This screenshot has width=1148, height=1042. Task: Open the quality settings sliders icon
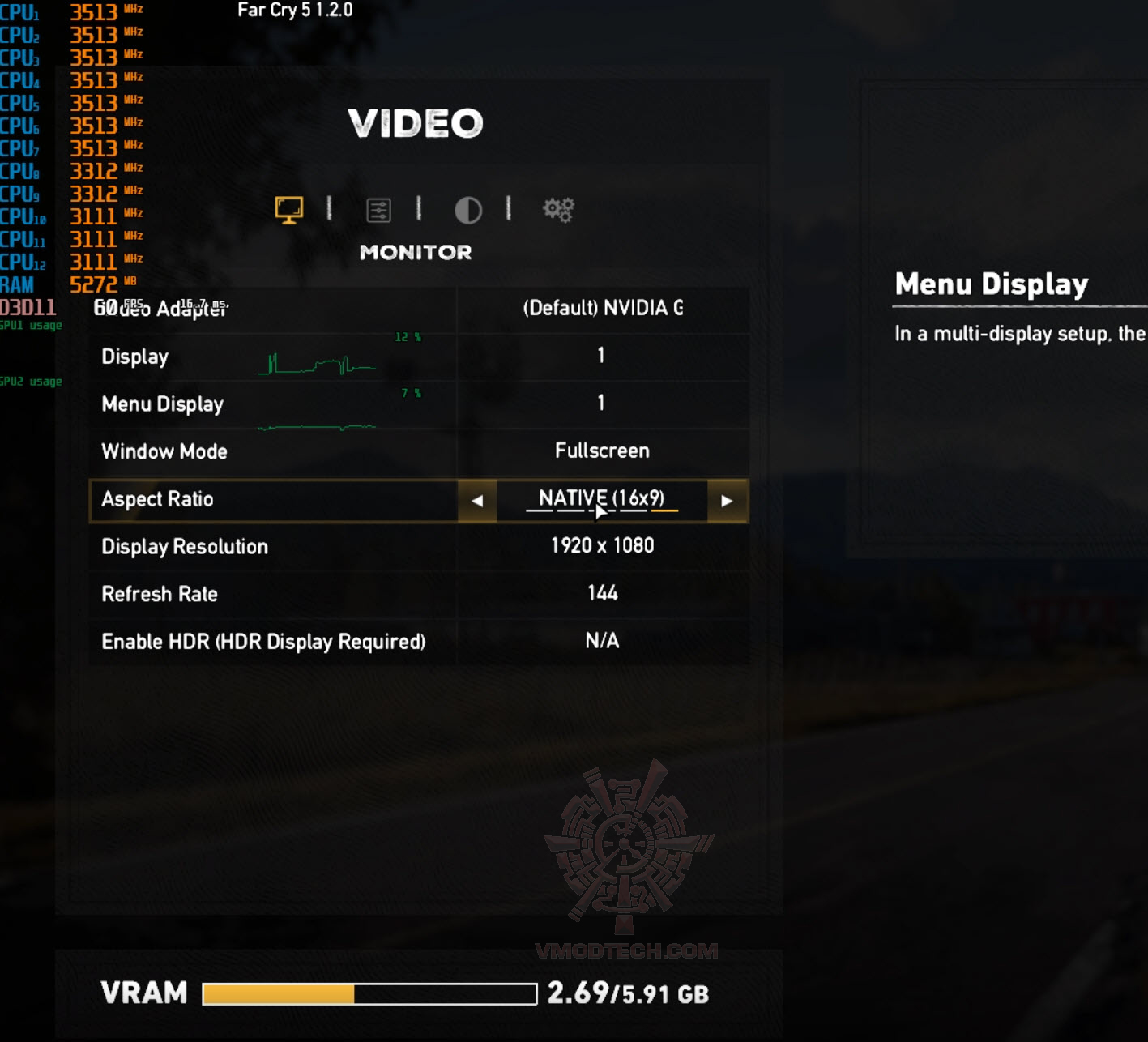tap(379, 209)
